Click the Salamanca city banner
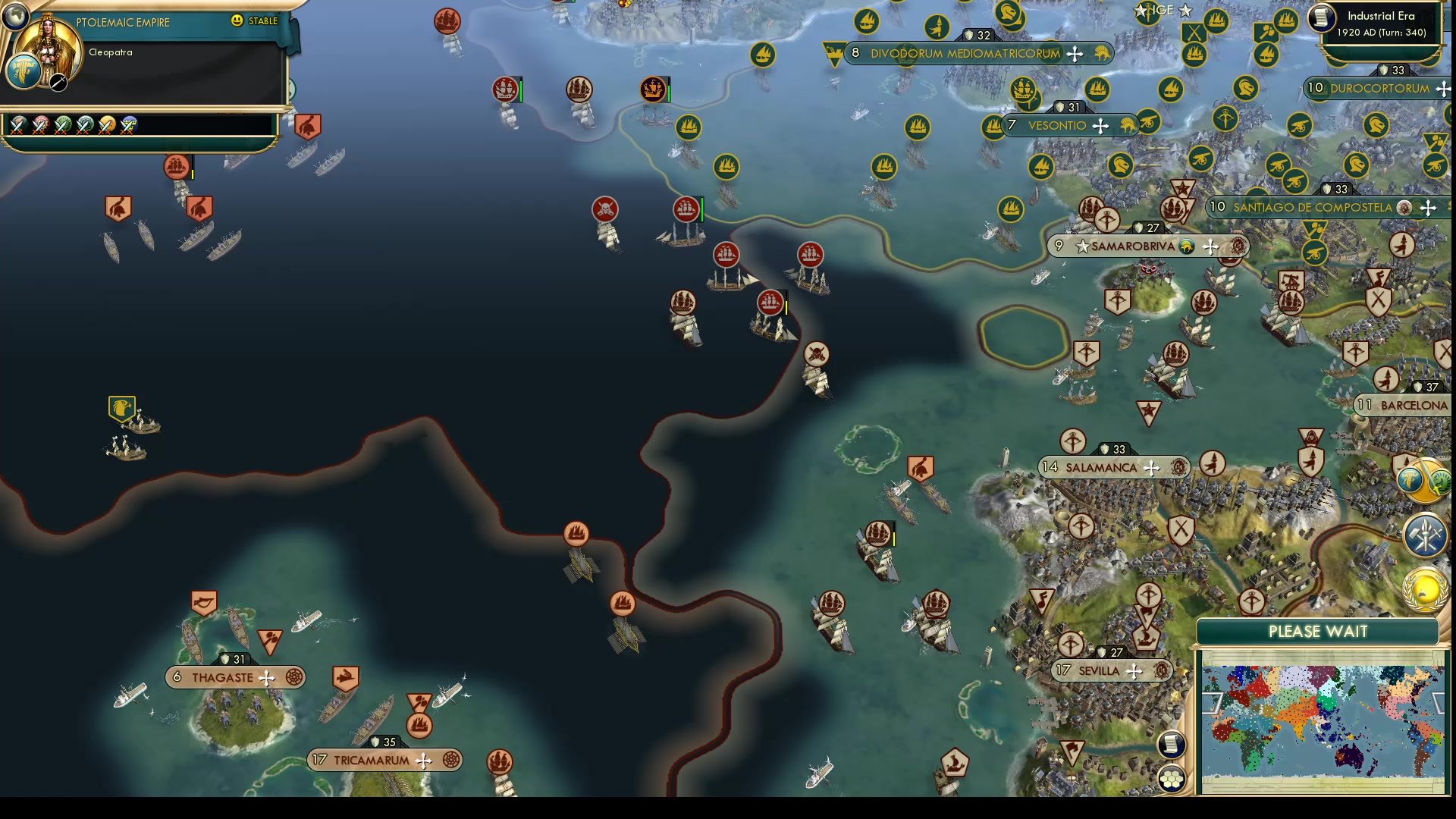The height and width of the screenshot is (819, 1456). coord(1106,467)
